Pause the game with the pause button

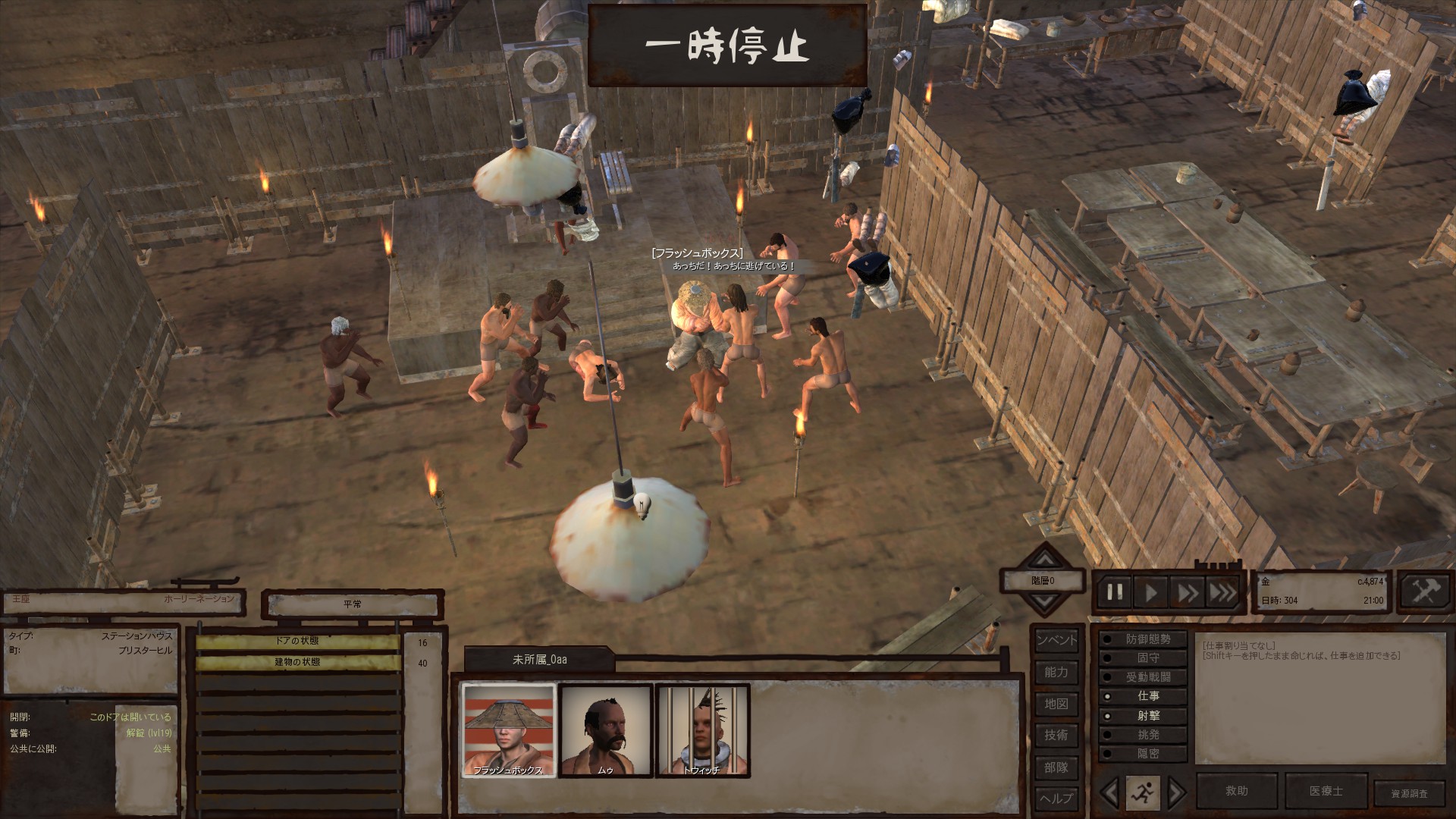coord(1115,592)
